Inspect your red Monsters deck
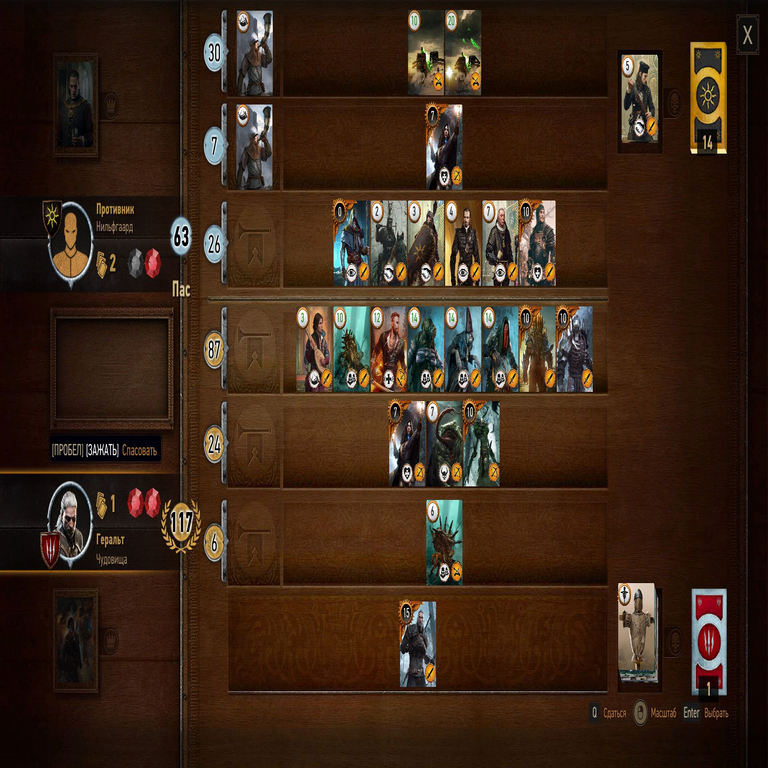 pyautogui.click(x=708, y=642)
